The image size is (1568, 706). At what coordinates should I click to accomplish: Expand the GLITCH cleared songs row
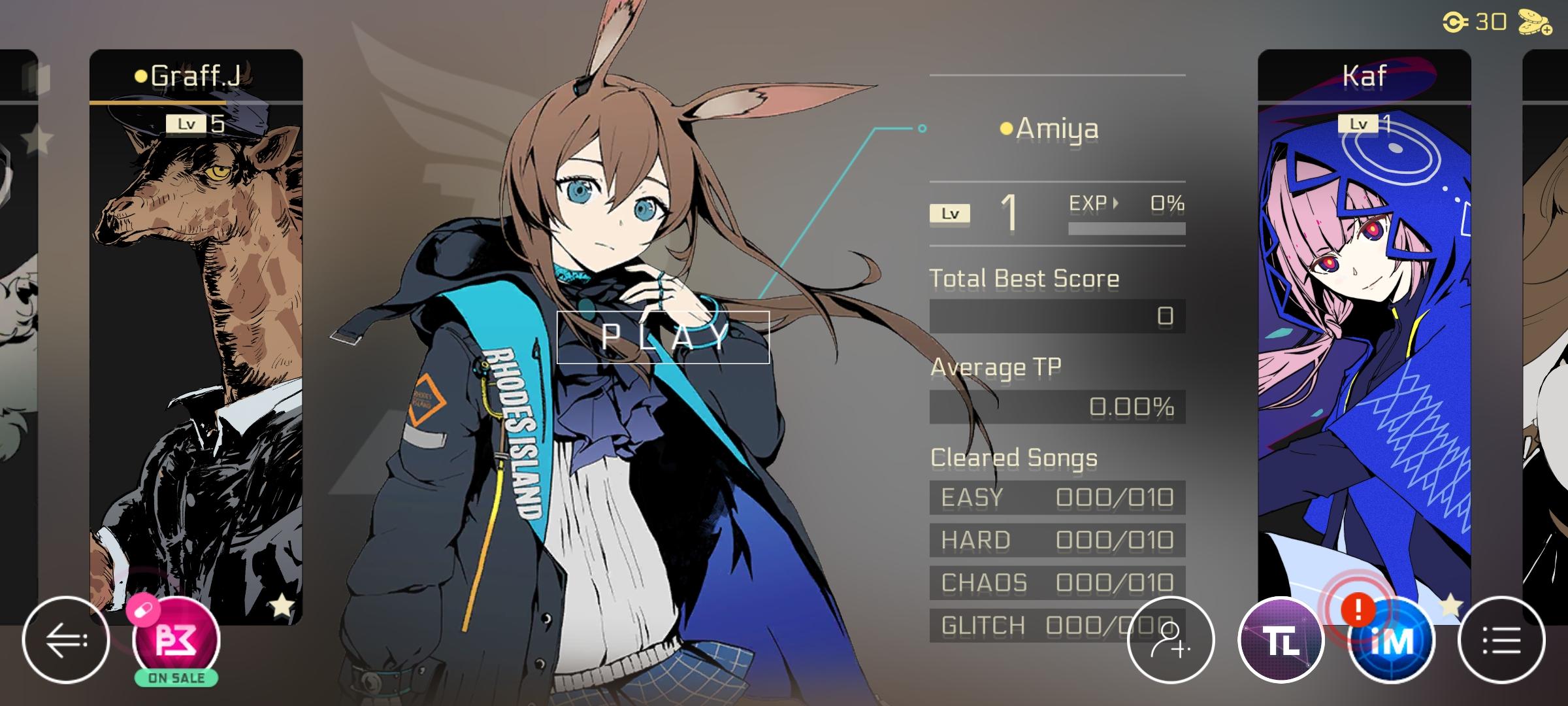click(1056, 624)
